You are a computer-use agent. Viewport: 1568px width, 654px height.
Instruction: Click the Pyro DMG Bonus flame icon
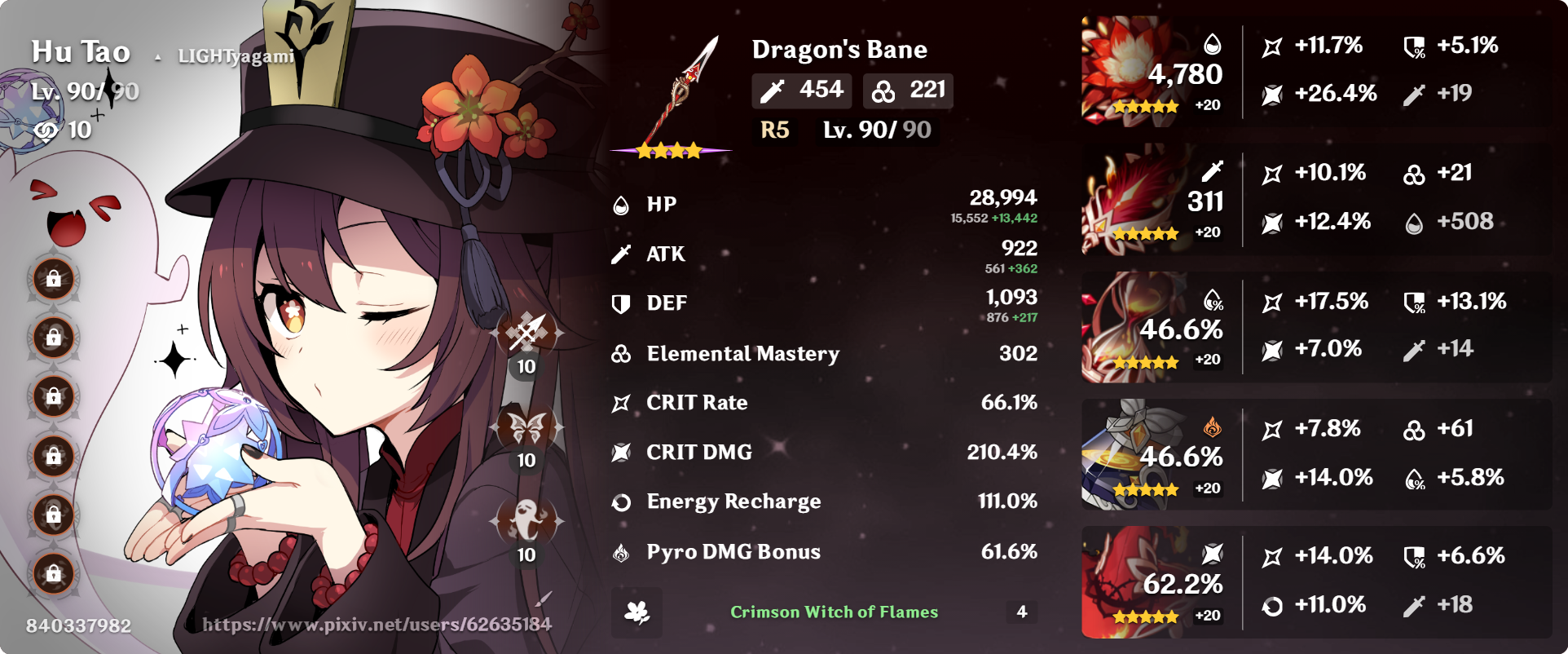[x=622, y=551]
